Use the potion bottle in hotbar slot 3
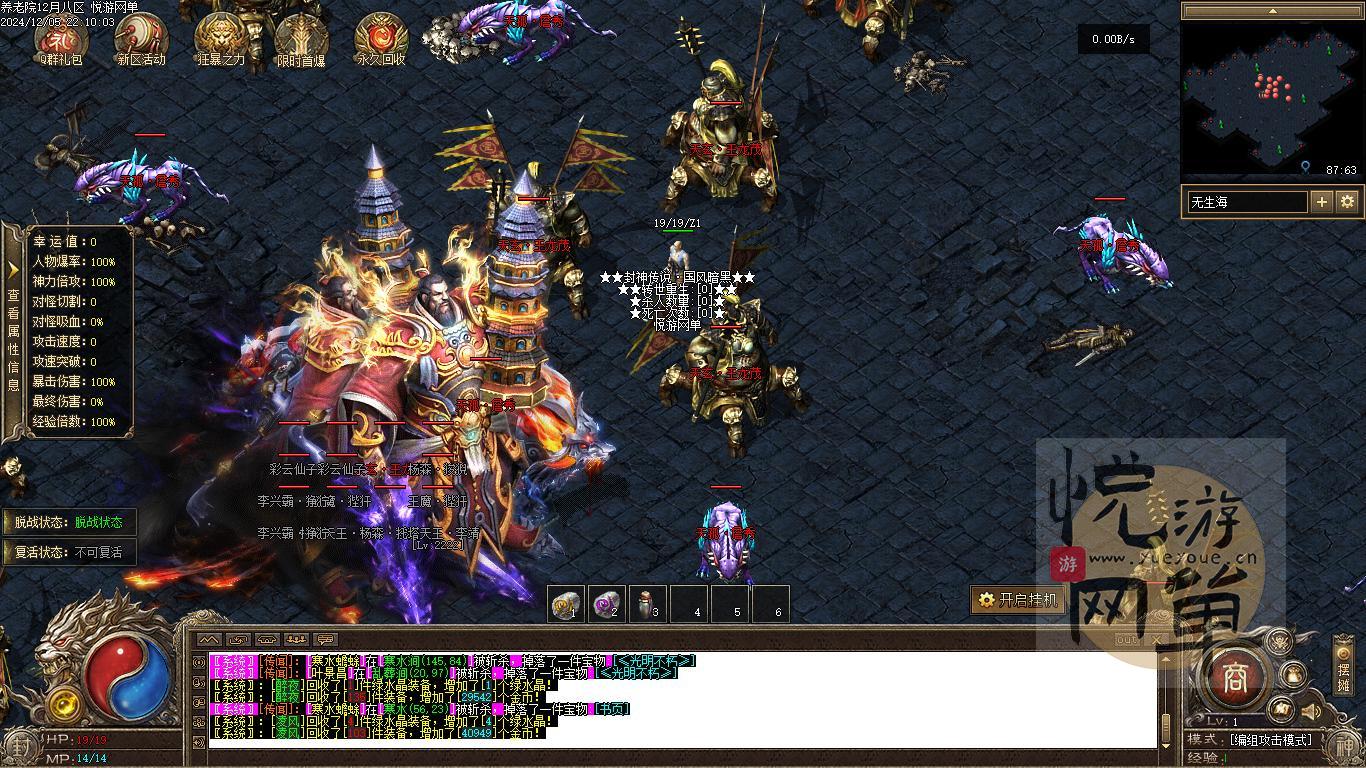Viewport: 1366px width, 768px height. point(646,603)
